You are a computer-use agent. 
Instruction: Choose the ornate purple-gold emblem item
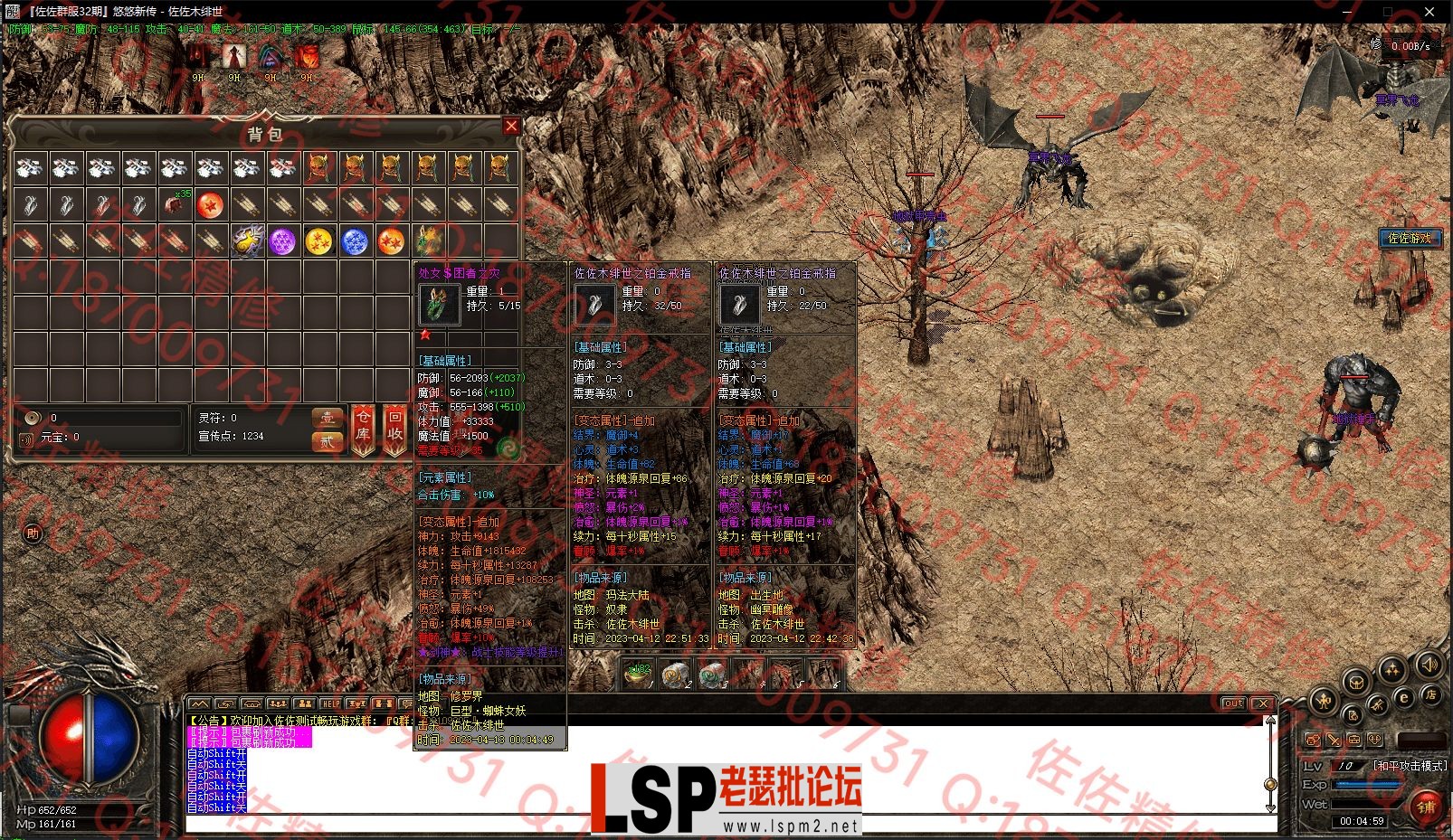point(246,241)
